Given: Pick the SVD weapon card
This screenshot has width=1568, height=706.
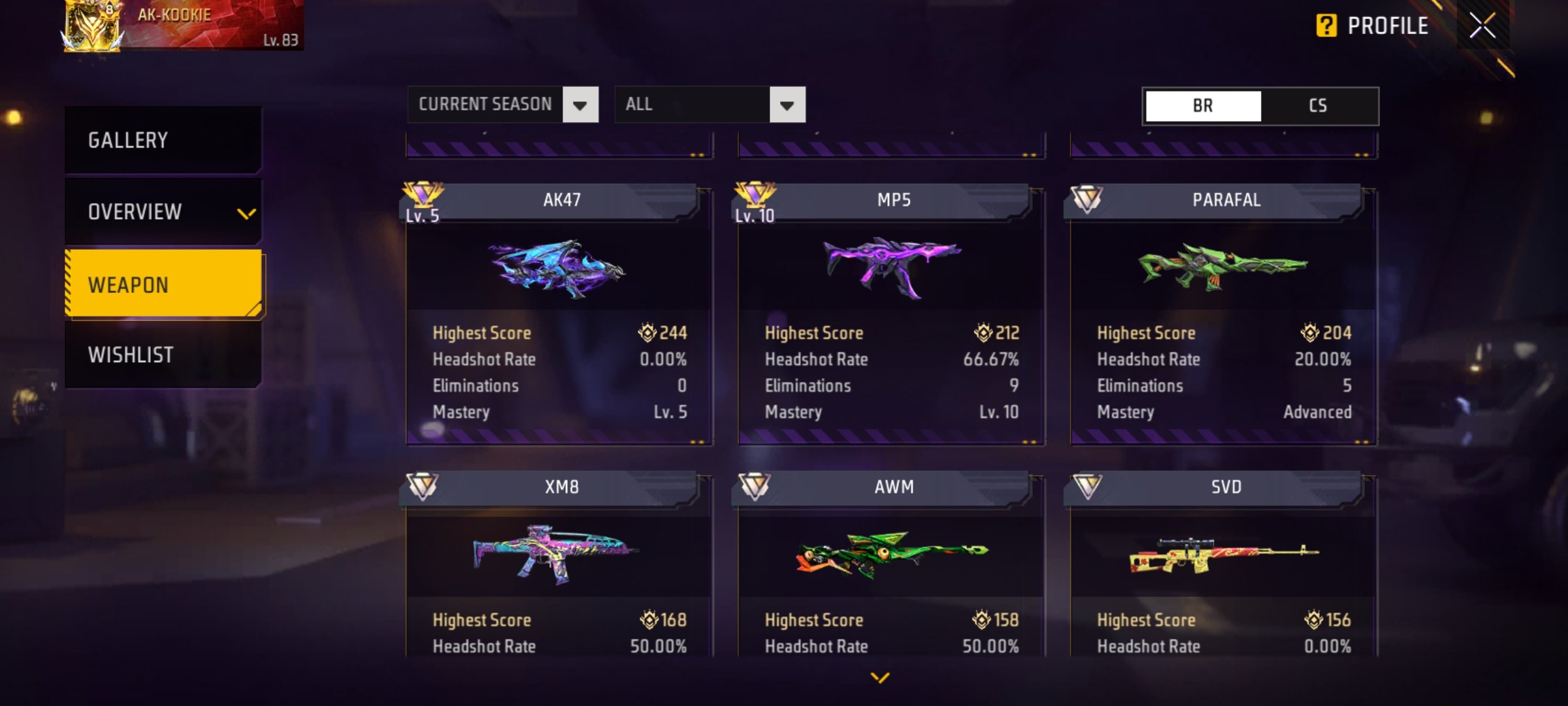Looking at the screenshot, I should click(1223, 562).
